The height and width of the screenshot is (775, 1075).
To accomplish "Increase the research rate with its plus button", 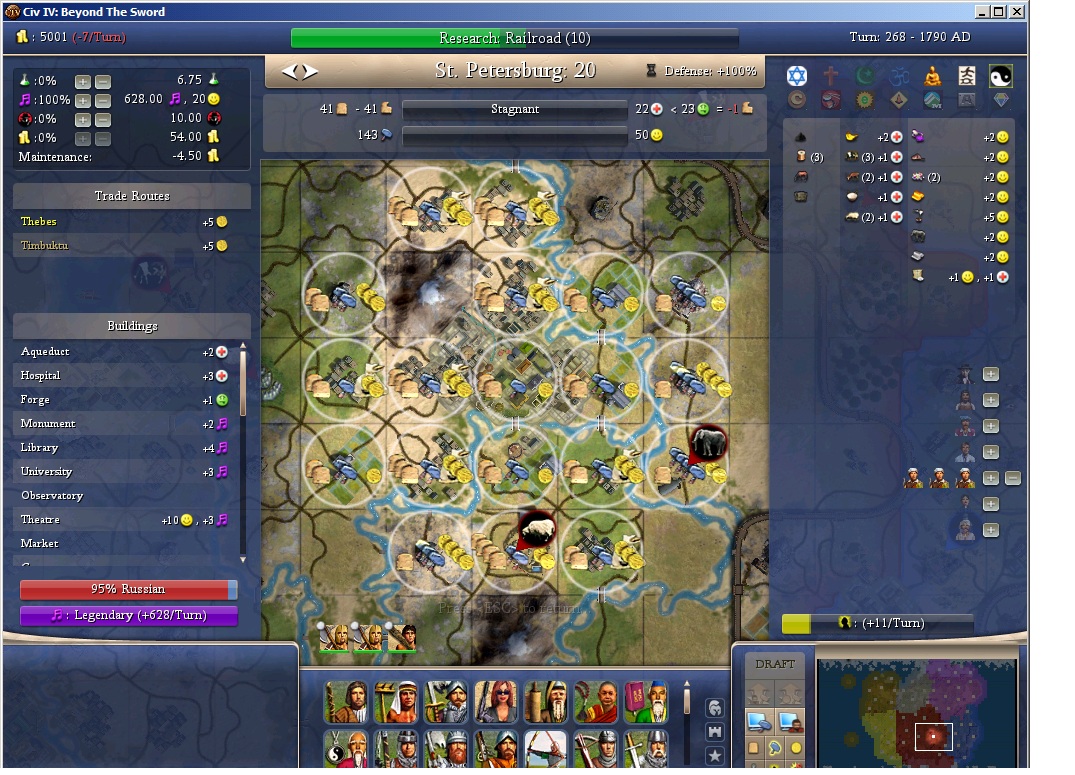I will [x=82, y=81].
